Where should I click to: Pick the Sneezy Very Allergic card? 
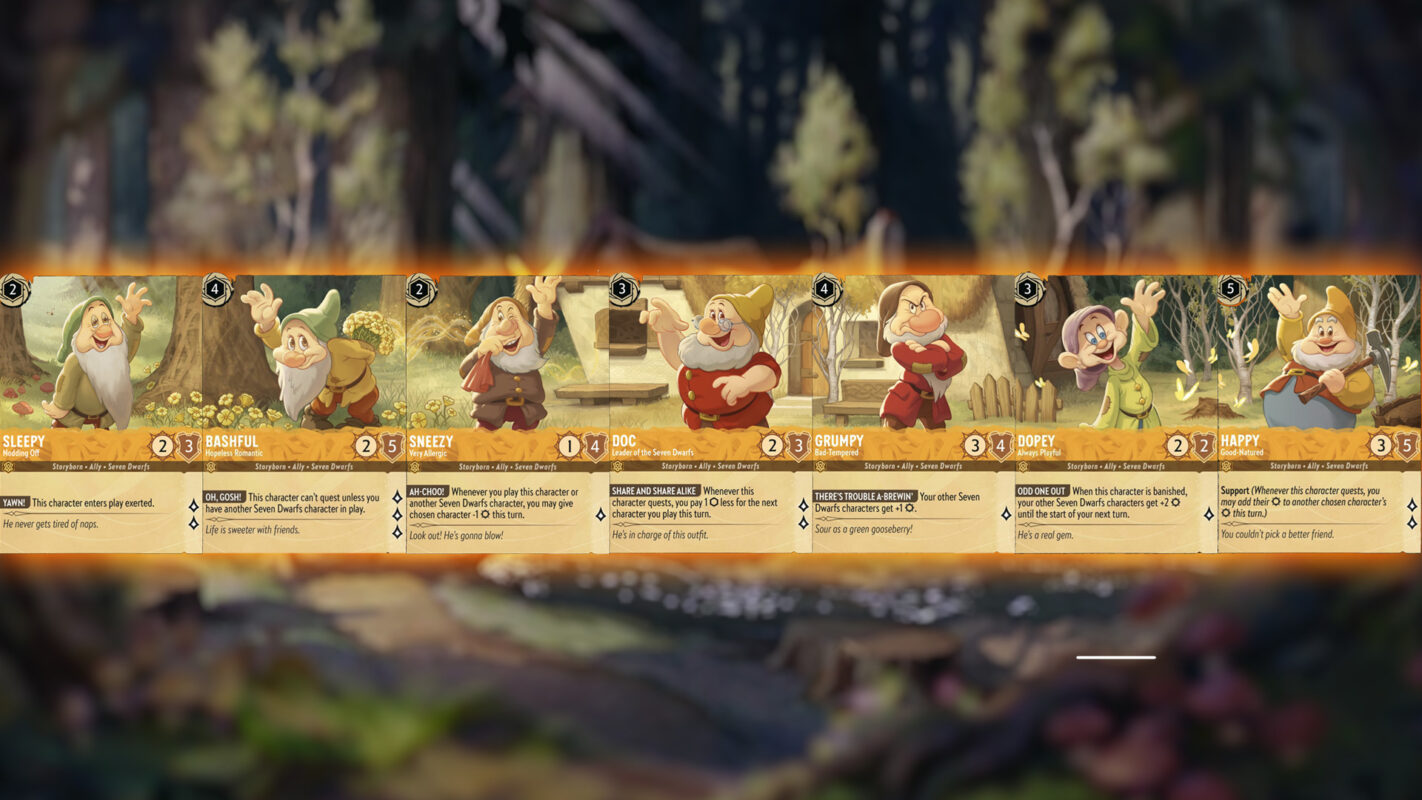[x=507, y=413]
